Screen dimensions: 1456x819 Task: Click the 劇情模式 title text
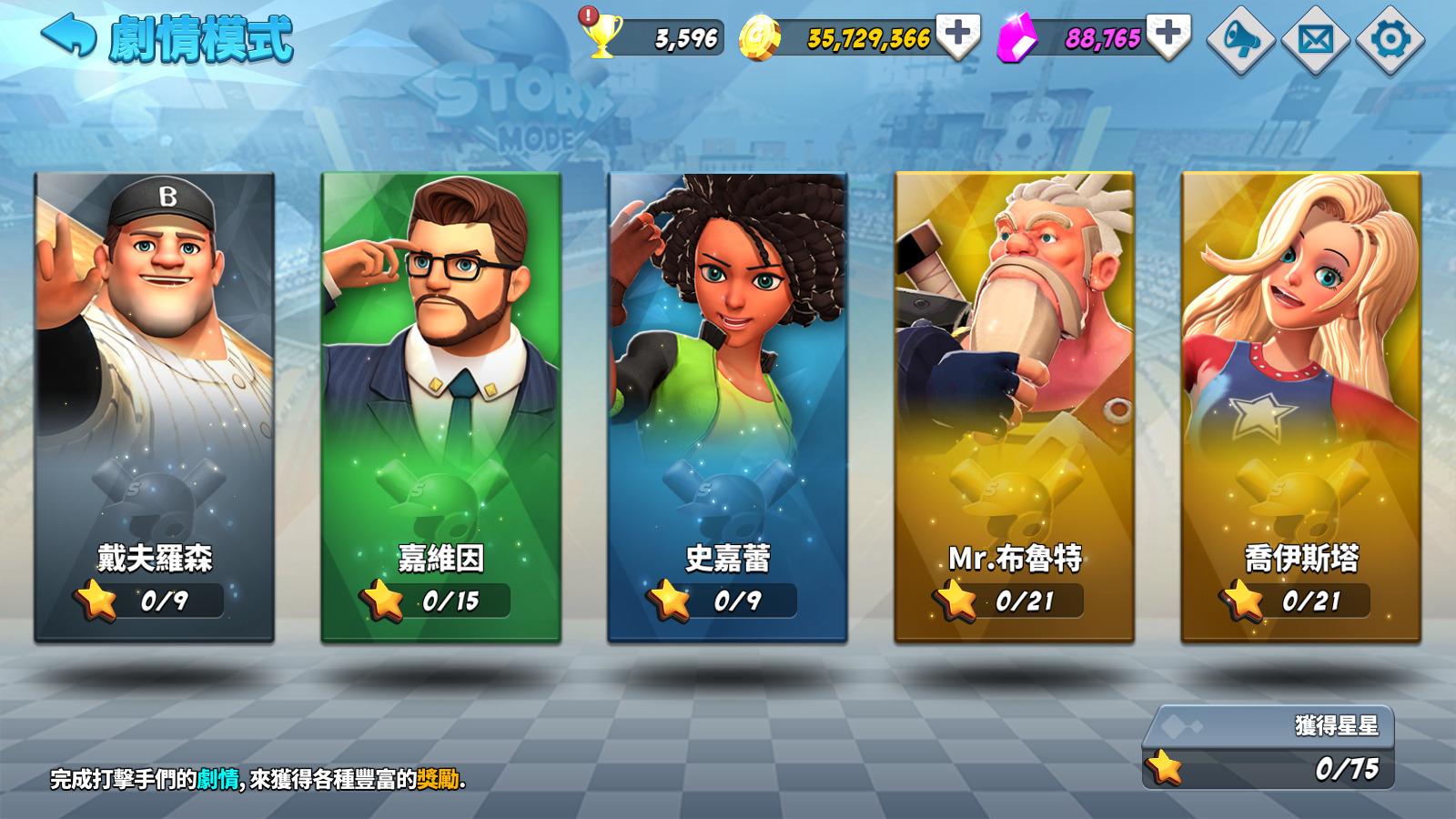pyautogui.click(x=202, y=36)
